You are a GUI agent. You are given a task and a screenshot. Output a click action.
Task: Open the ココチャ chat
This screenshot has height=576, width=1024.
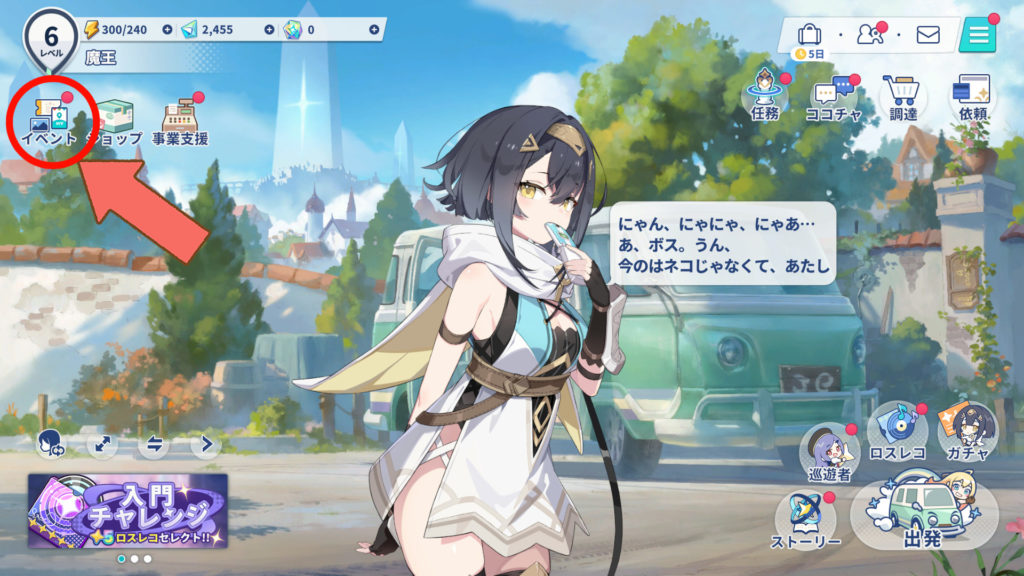833,100
